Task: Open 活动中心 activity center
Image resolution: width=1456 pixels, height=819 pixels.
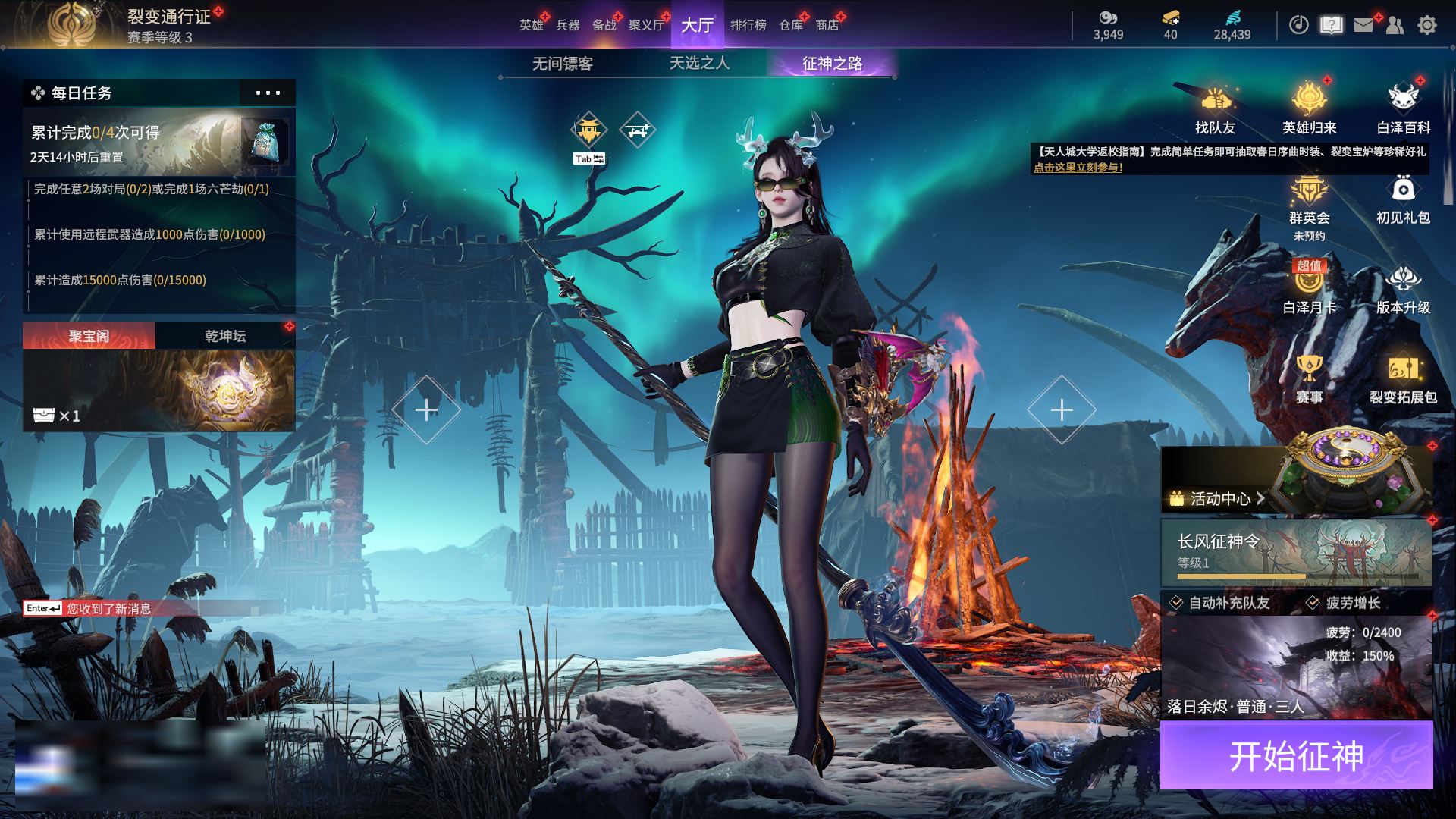Action: pyautogui.click(x=1219, y=498)
